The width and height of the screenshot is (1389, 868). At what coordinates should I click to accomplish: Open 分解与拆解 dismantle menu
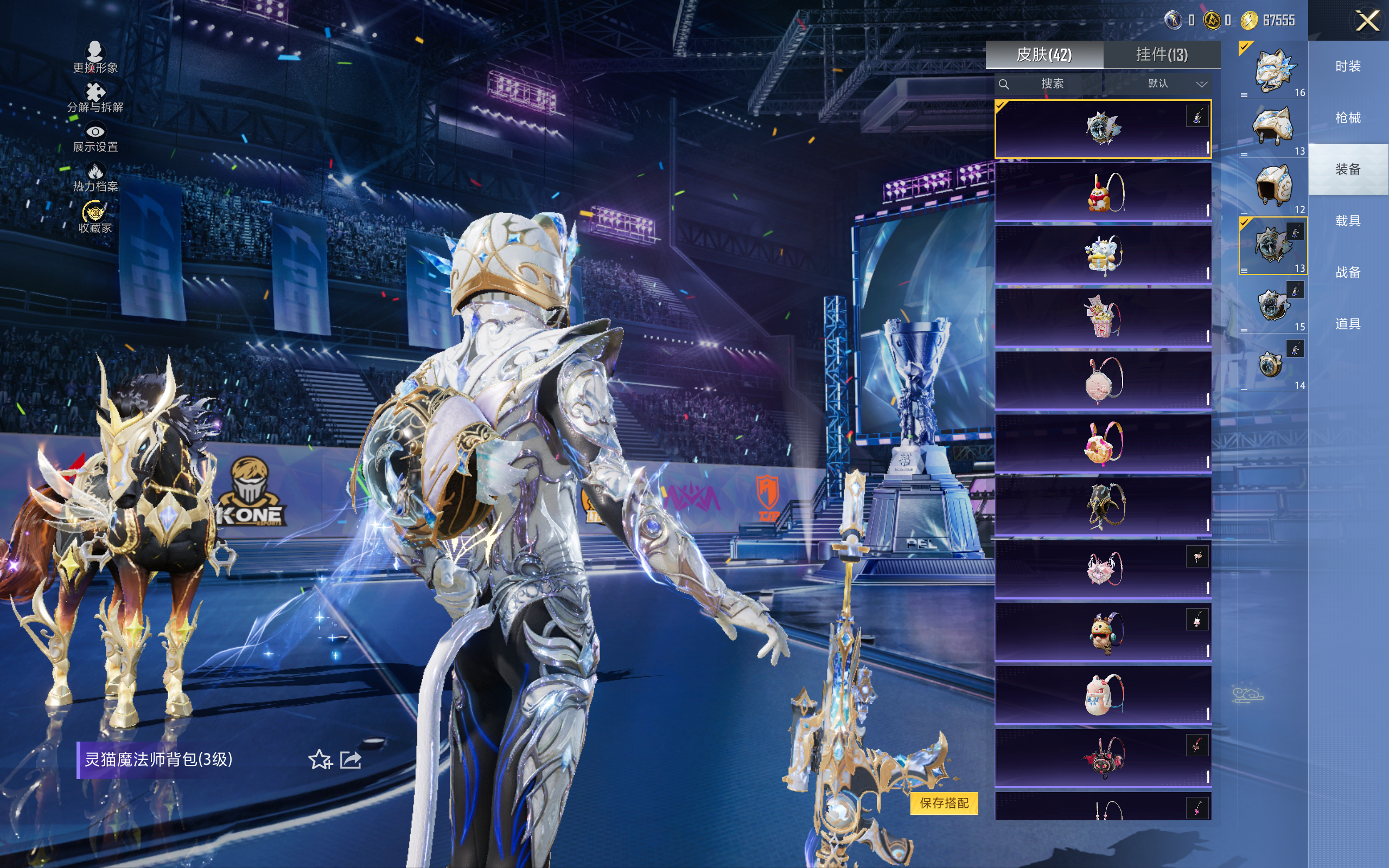click(95, 98)
